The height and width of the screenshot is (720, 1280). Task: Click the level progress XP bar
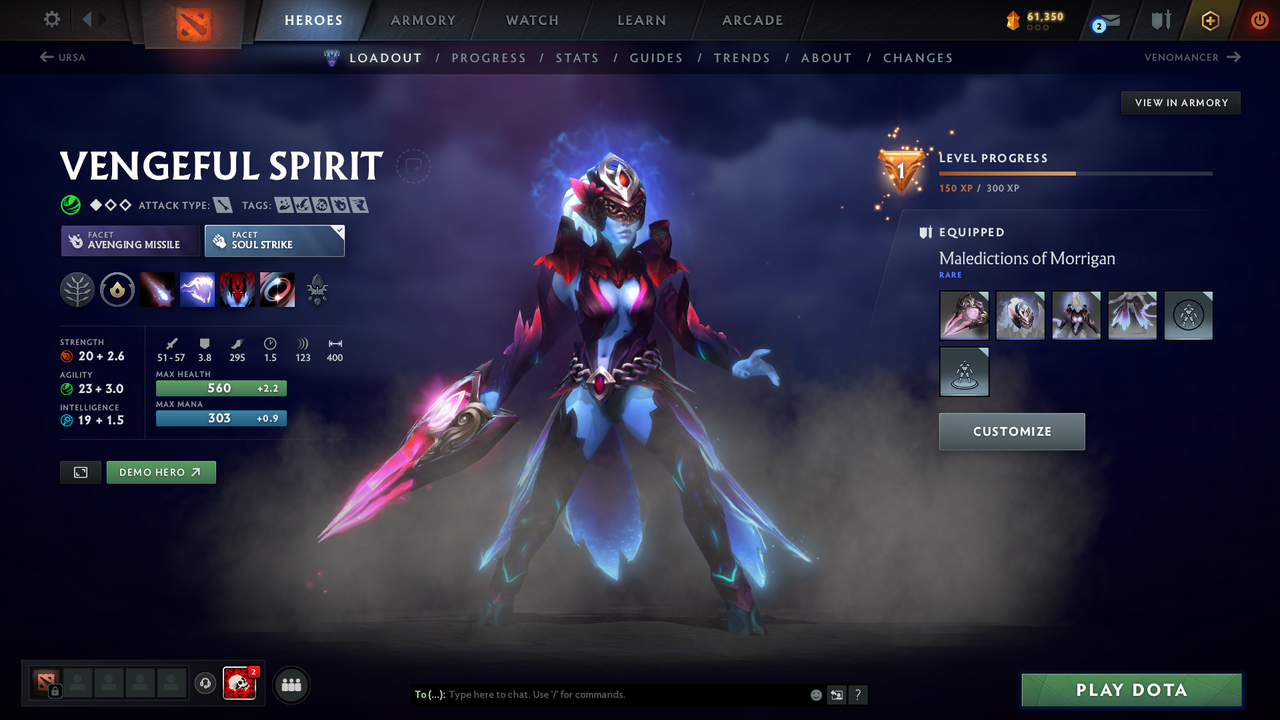(1075, 172)
